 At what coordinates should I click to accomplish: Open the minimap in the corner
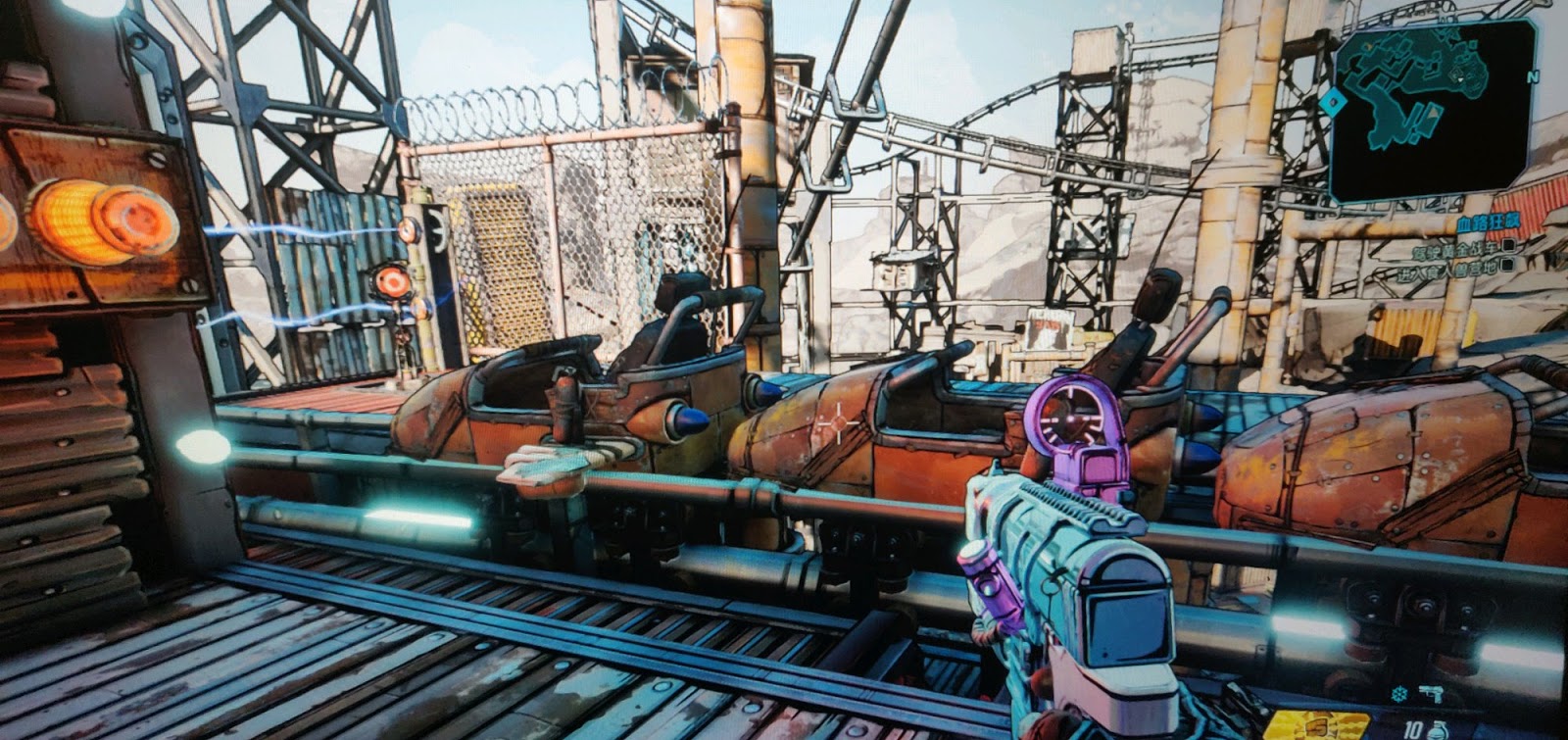click(1431, 110)
